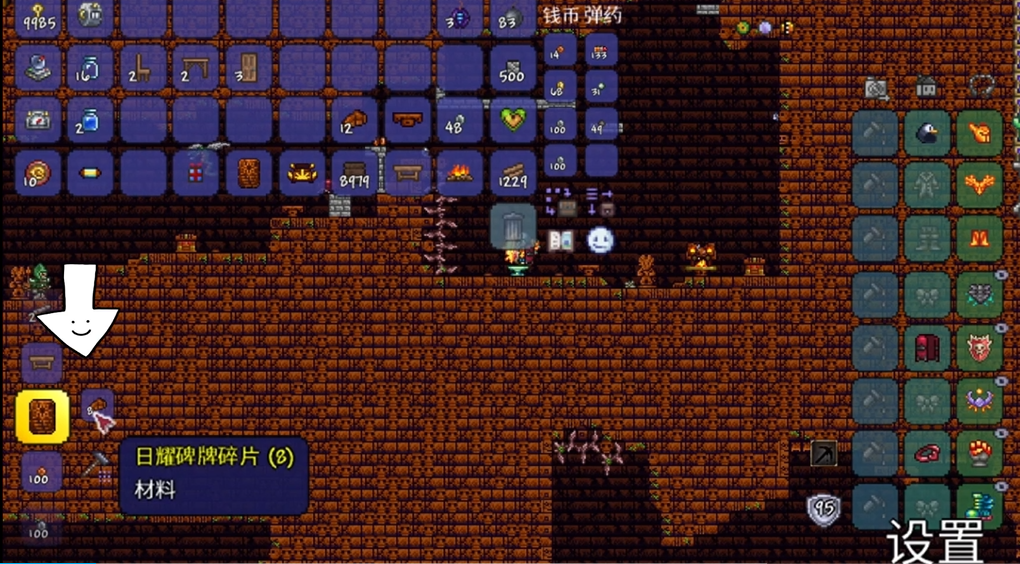The width and height of the screenshot is (1020, 564).
Task: Select the crow mask helmet slot
Action: click(x=927, y=133)
